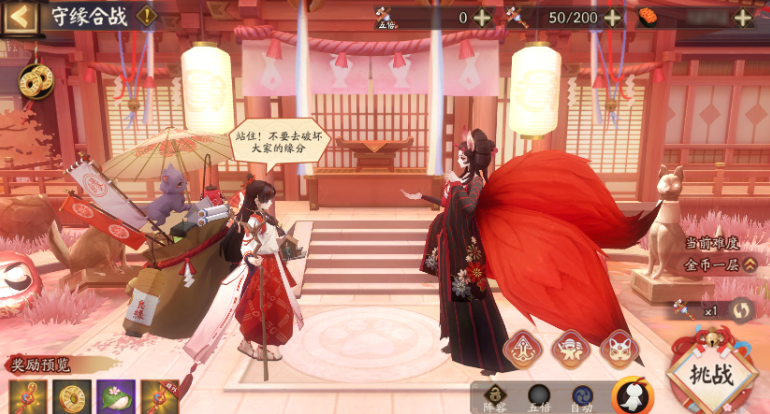
Task: Go back using the arrow button
Action: click(17, 16)
